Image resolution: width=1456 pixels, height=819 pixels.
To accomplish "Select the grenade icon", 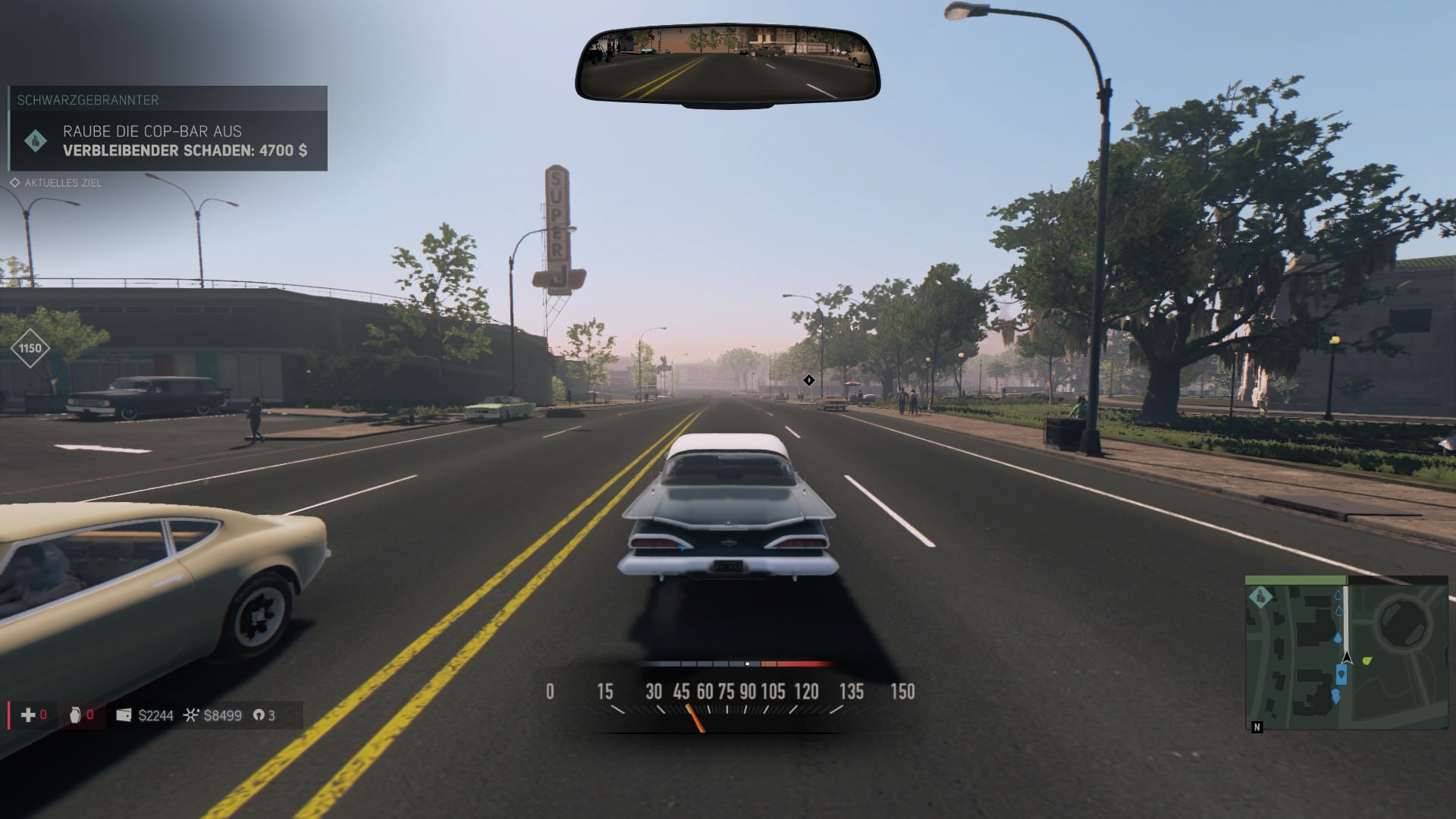I will pos(75,715).
